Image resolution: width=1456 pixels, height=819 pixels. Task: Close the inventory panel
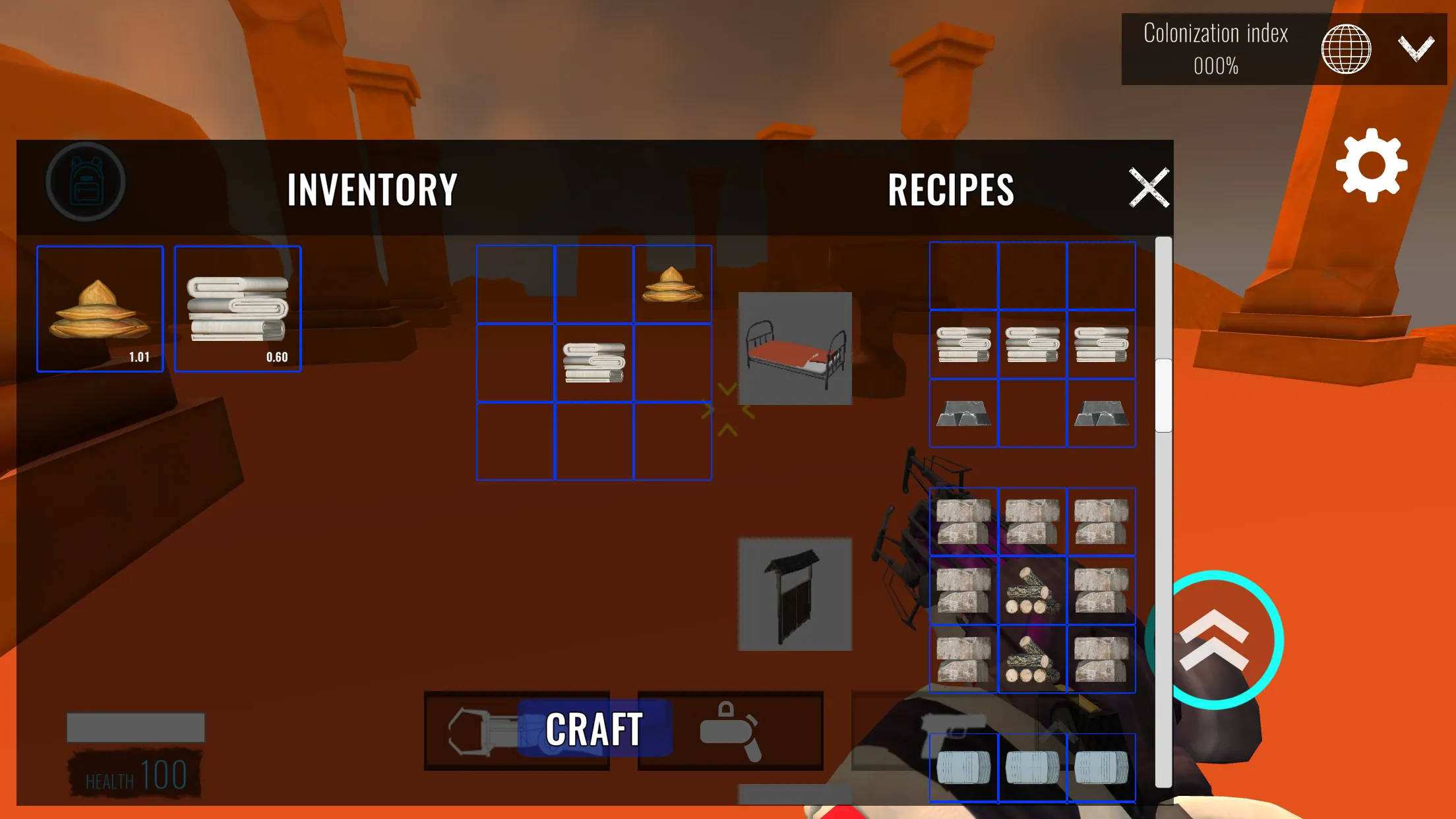coord(1149,188)
